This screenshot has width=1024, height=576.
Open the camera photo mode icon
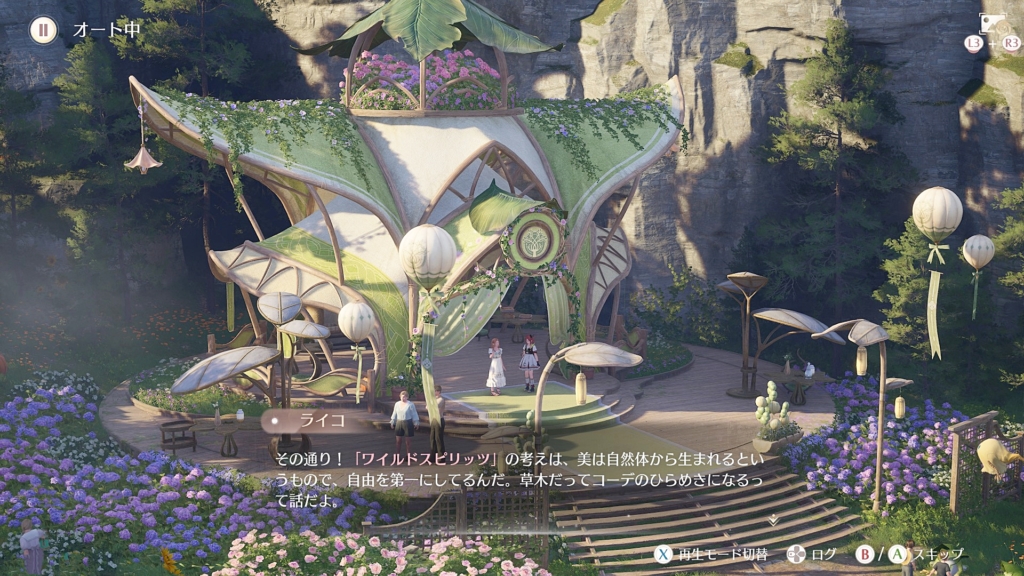992,23
